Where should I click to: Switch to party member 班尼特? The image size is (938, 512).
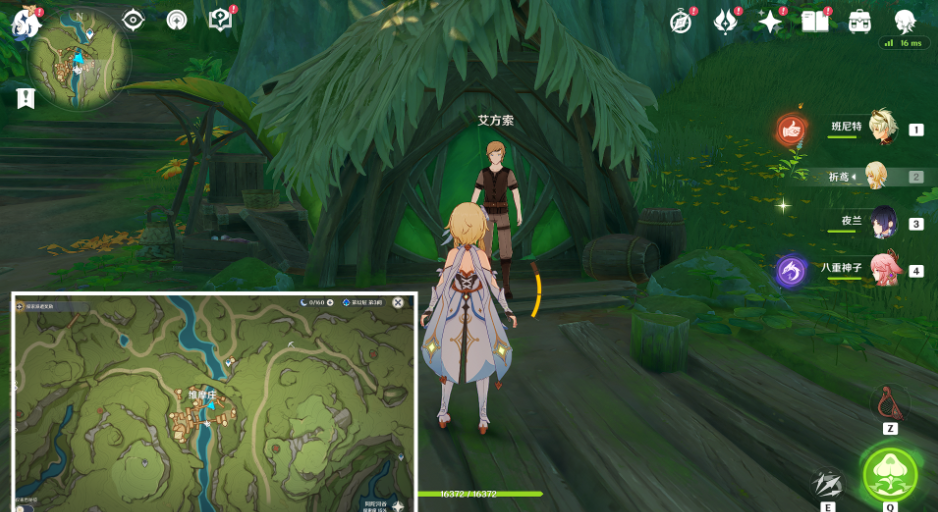882,128
